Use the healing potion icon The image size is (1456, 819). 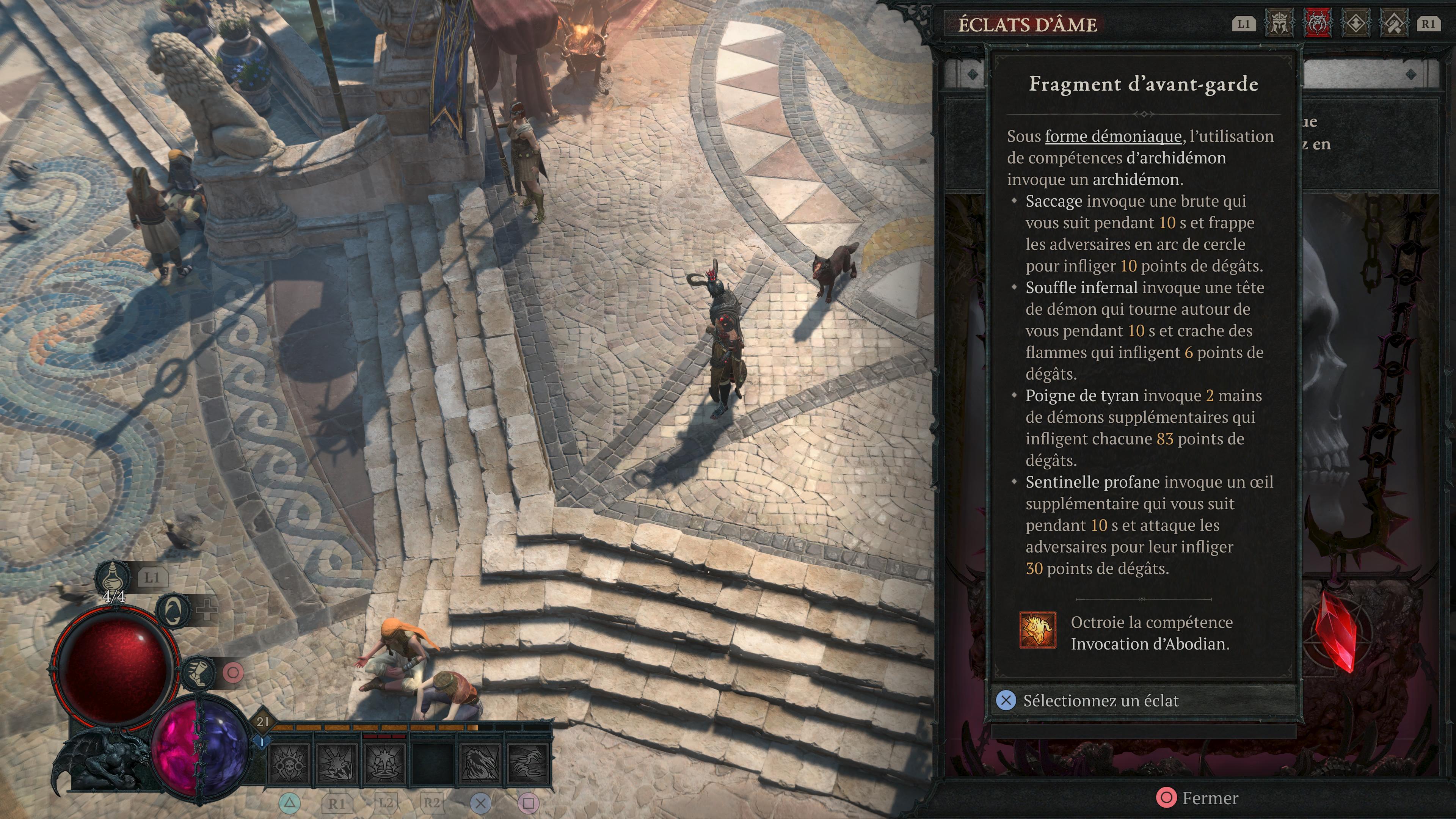click(x=114, y=577)
